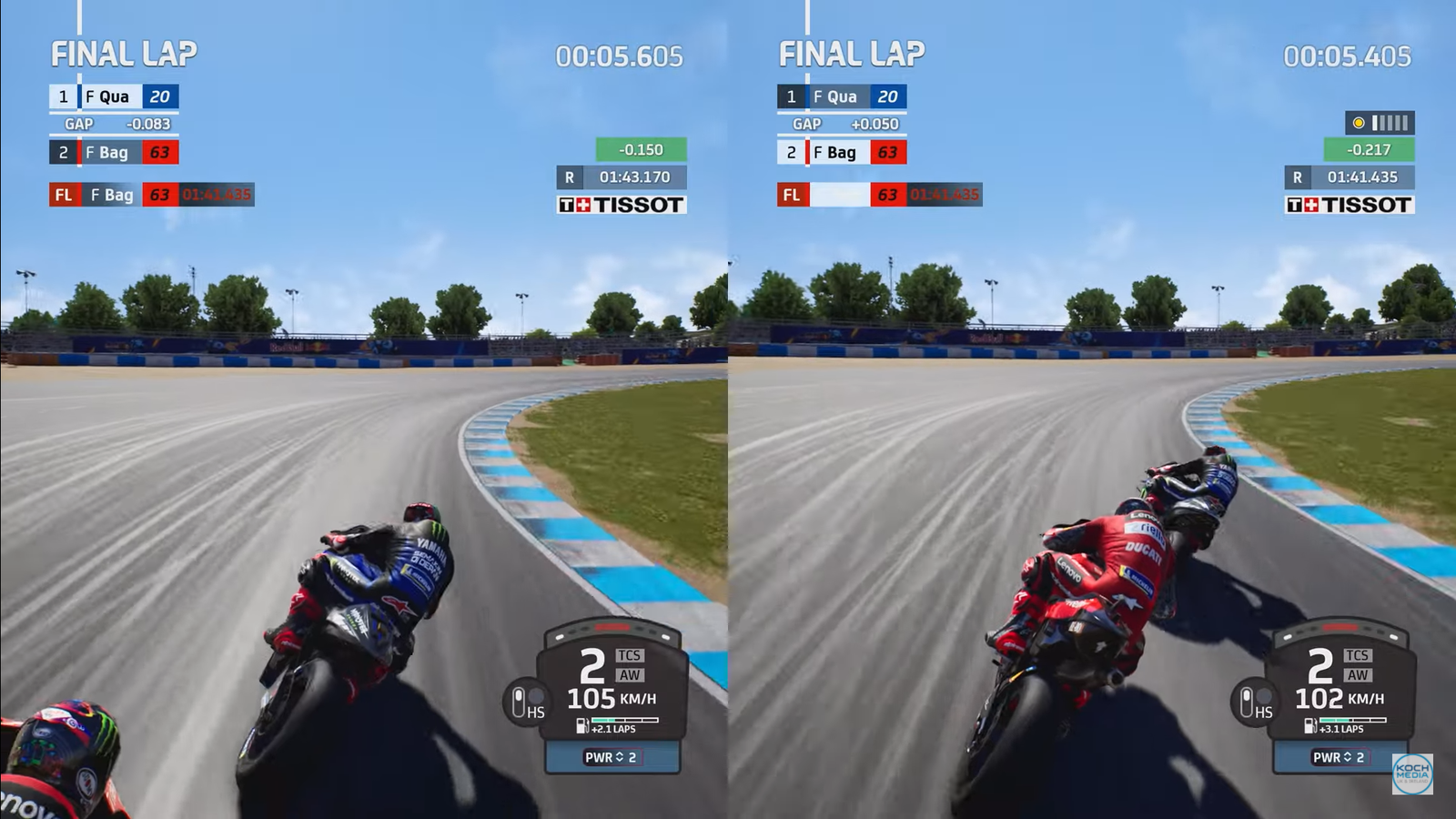
Task: Click the Tissot logo under left lap timer
Action: pyautogui.click(x=621, y=205)
